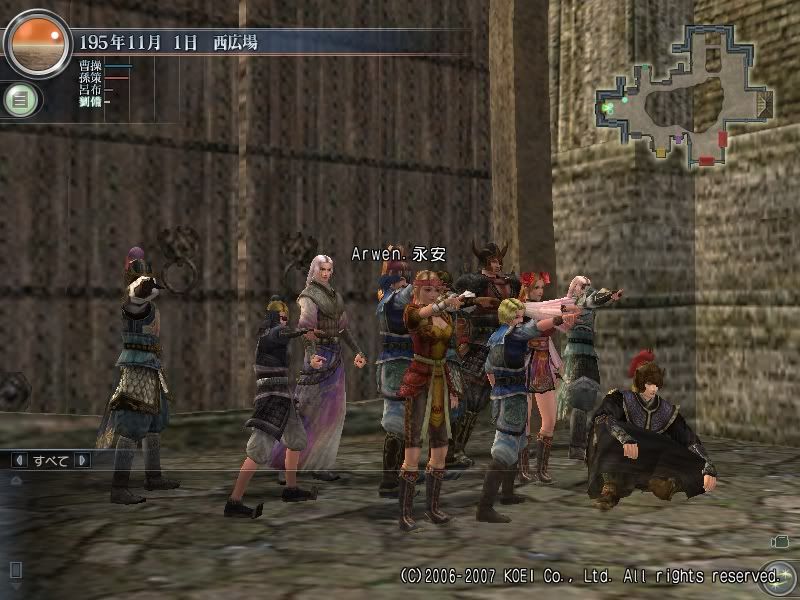Open the town minimap
800x600 pixels.
point(685,92)
